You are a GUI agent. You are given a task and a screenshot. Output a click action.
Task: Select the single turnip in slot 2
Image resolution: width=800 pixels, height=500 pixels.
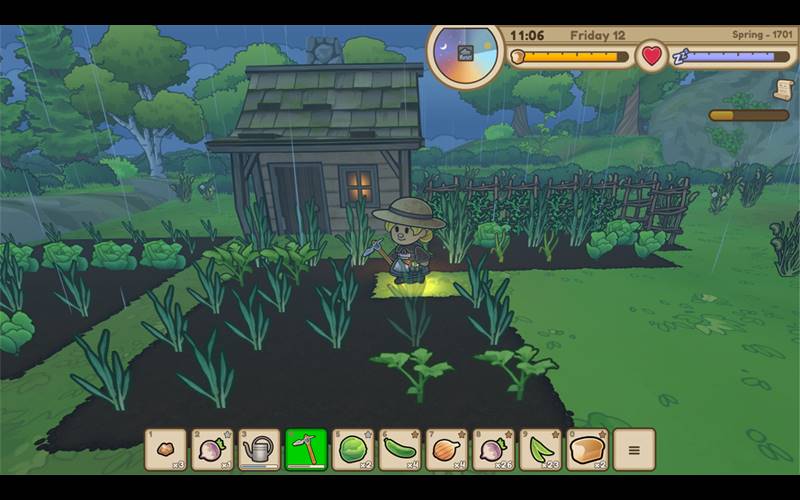tap(212, 449)
